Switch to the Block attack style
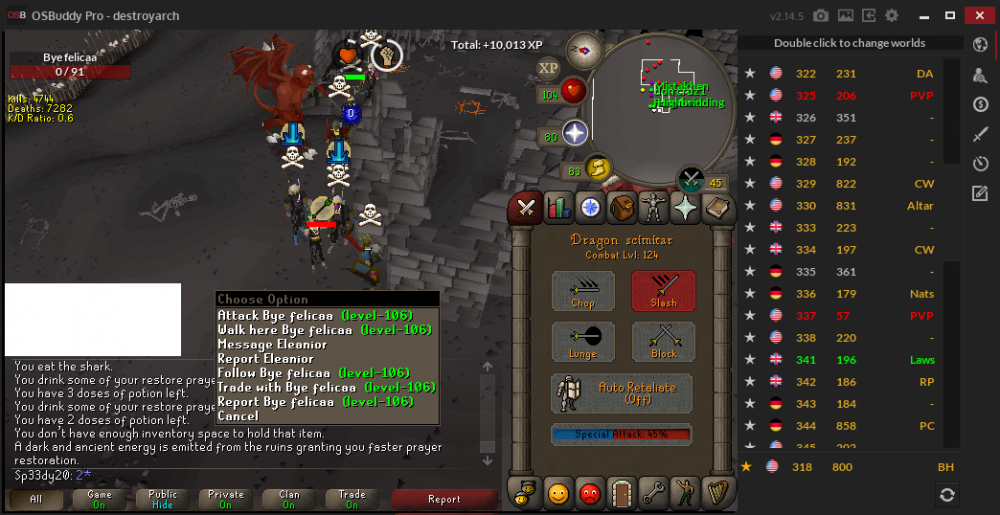This screenshot has height=515, width=1000. 663,342
